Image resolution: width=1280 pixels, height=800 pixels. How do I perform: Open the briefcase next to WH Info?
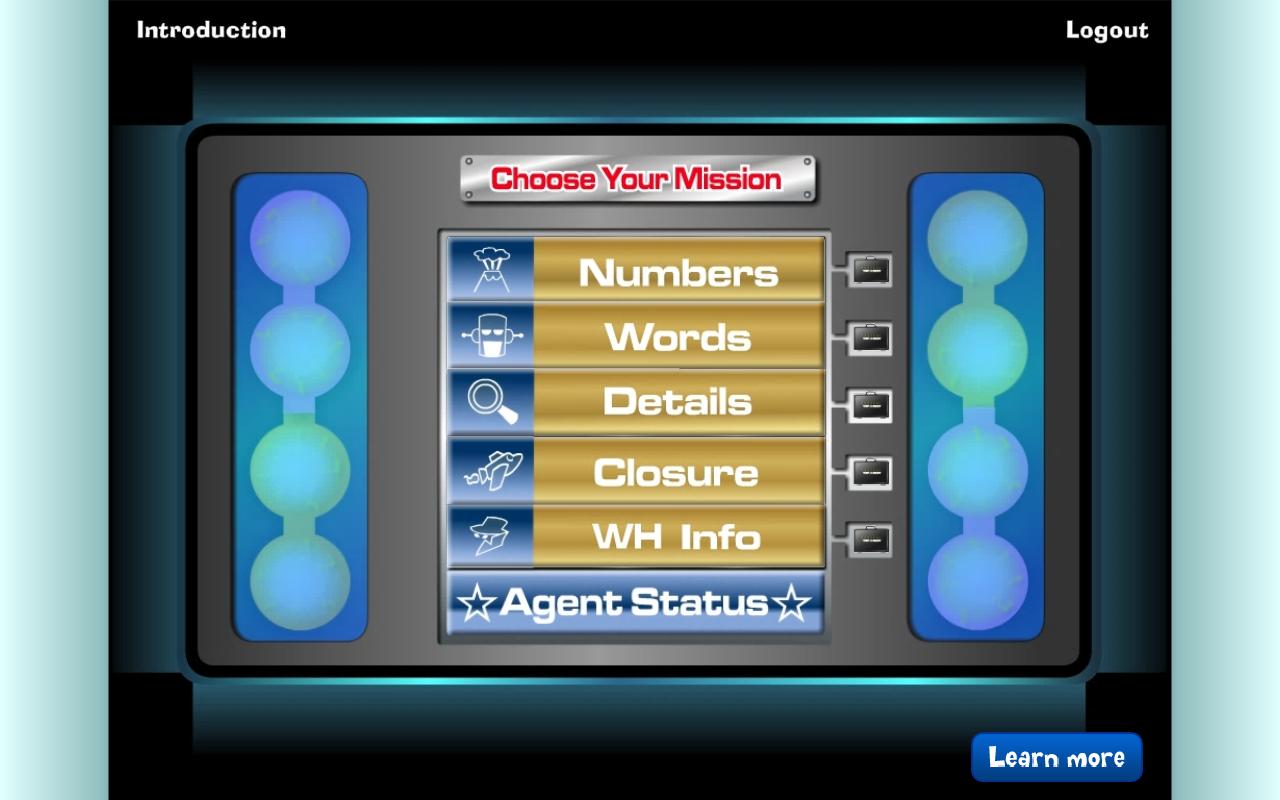click(x=868, y=537)
